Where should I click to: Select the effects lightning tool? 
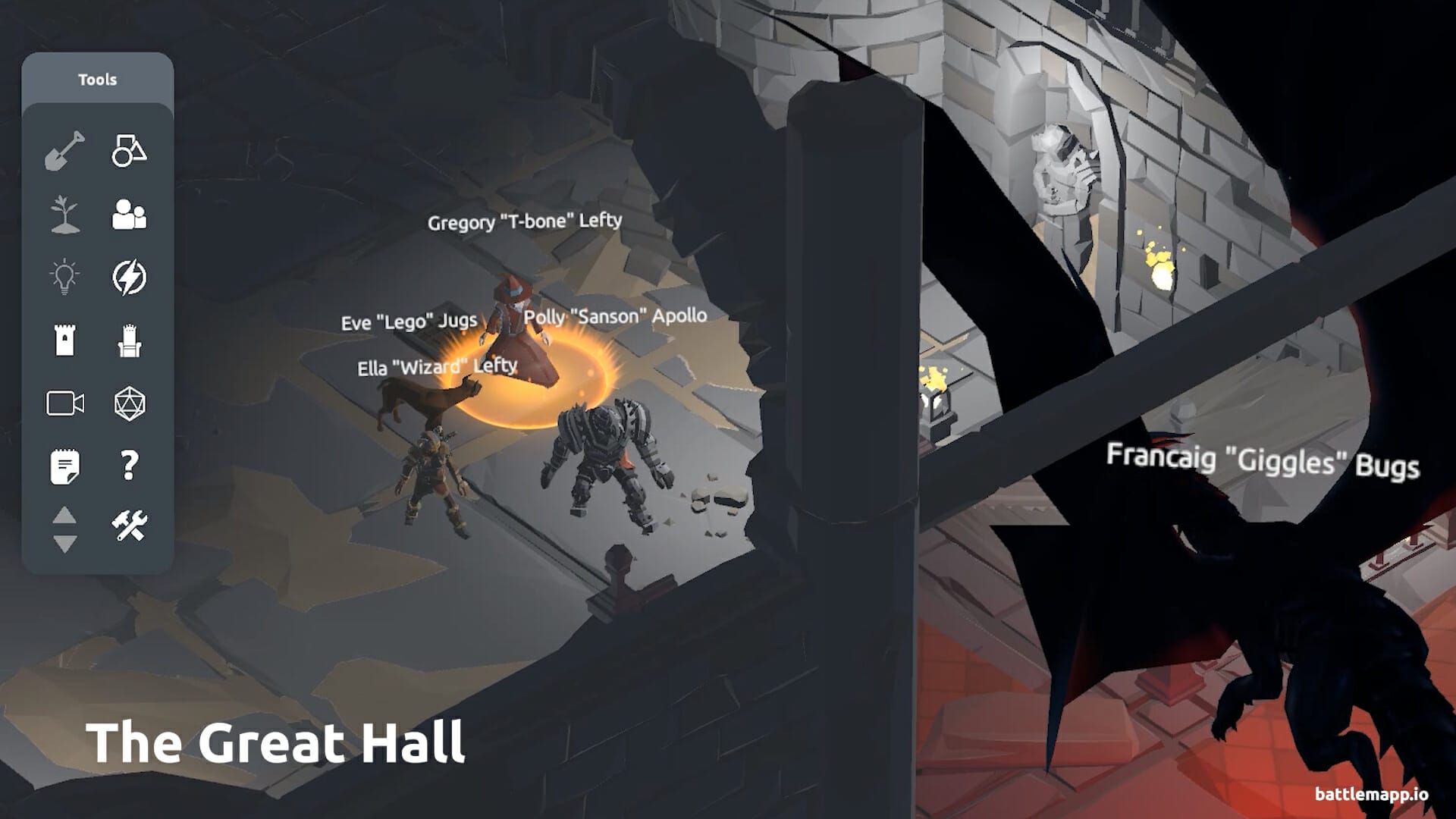[x=130, y=275]
